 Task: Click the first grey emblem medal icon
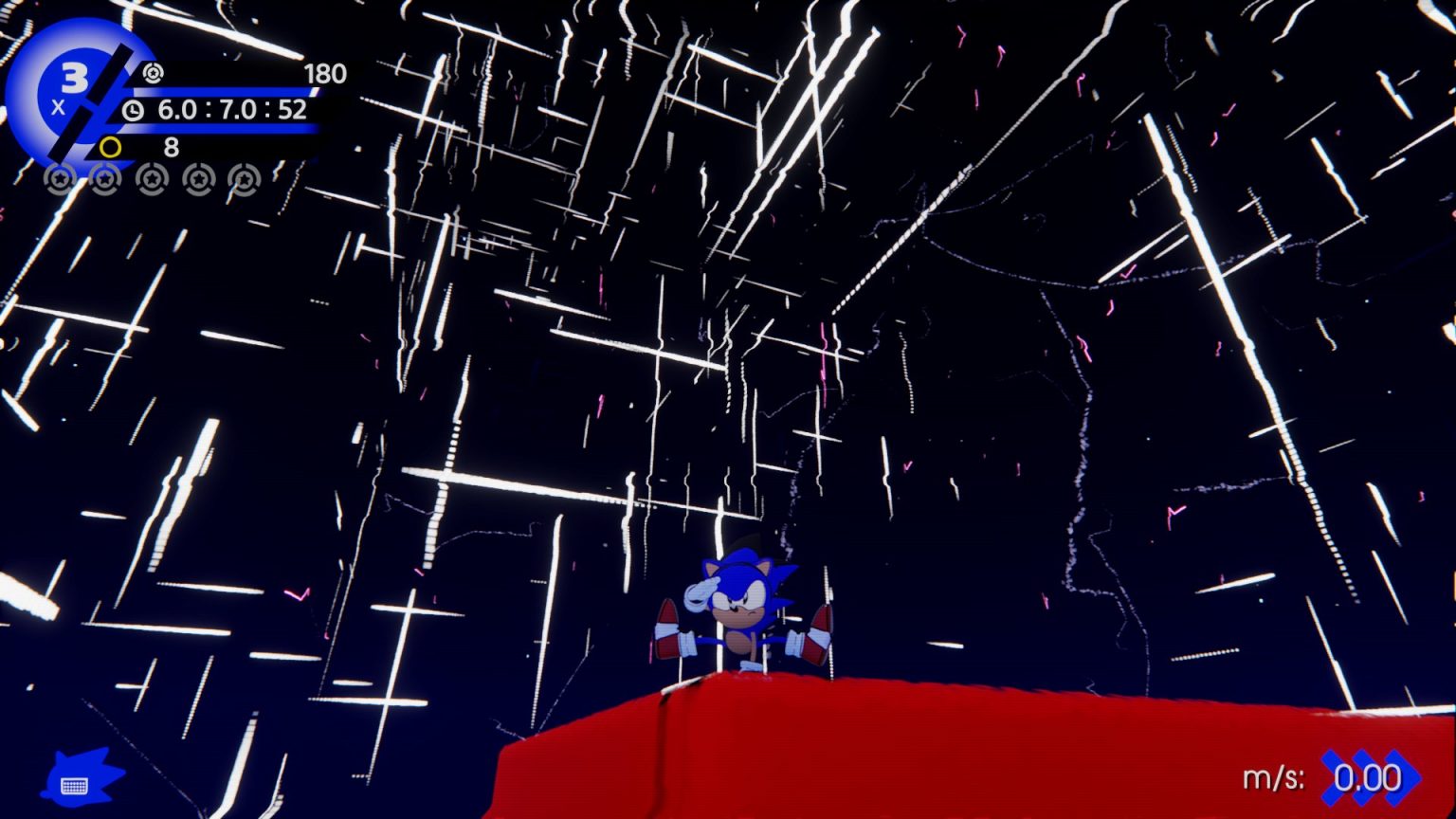(x=61, y=180)
